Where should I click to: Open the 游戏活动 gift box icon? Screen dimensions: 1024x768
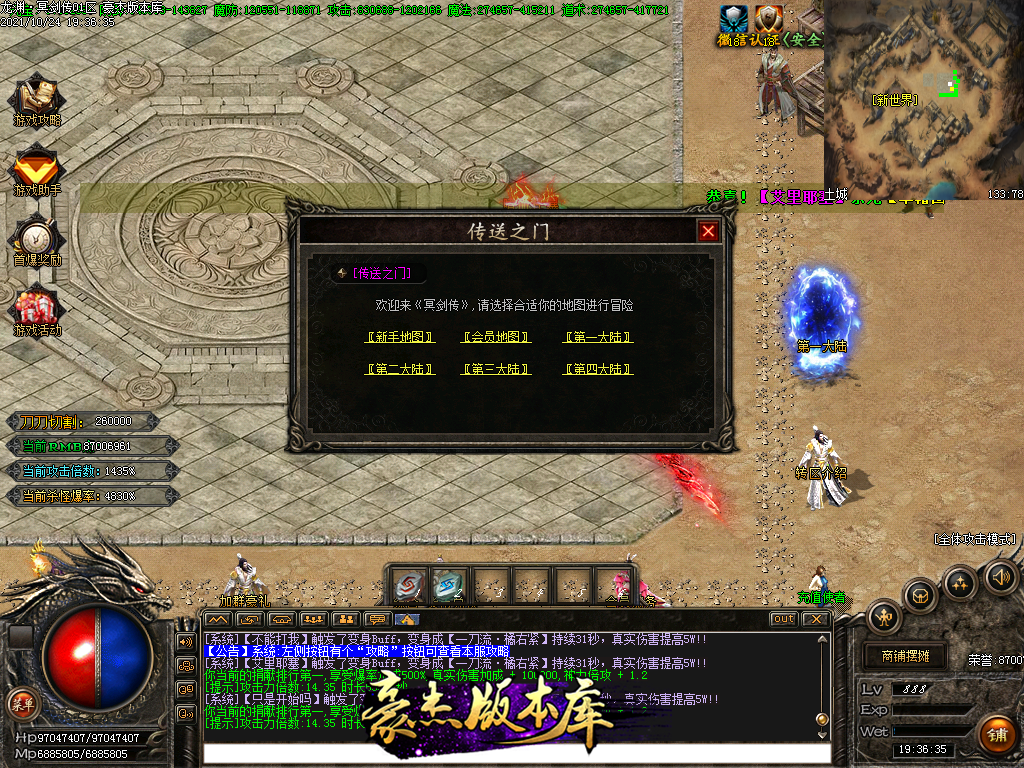click(x=37, y=310)
